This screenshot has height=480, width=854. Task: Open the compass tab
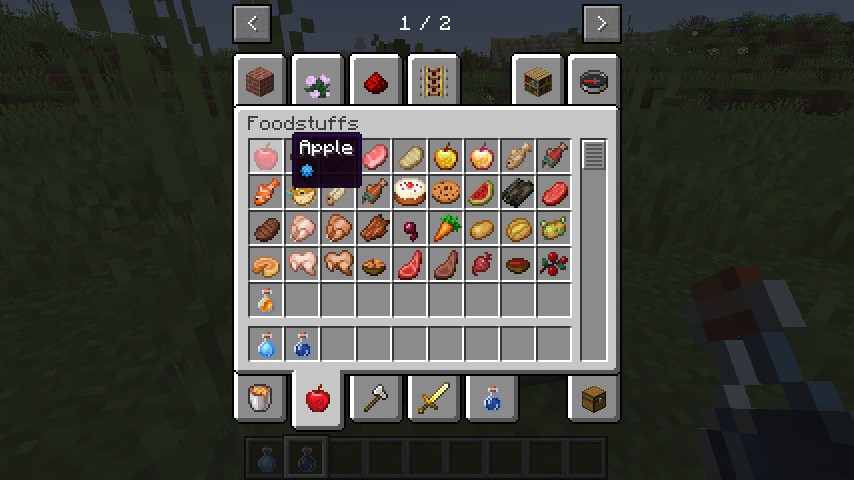tap(594, 81)
